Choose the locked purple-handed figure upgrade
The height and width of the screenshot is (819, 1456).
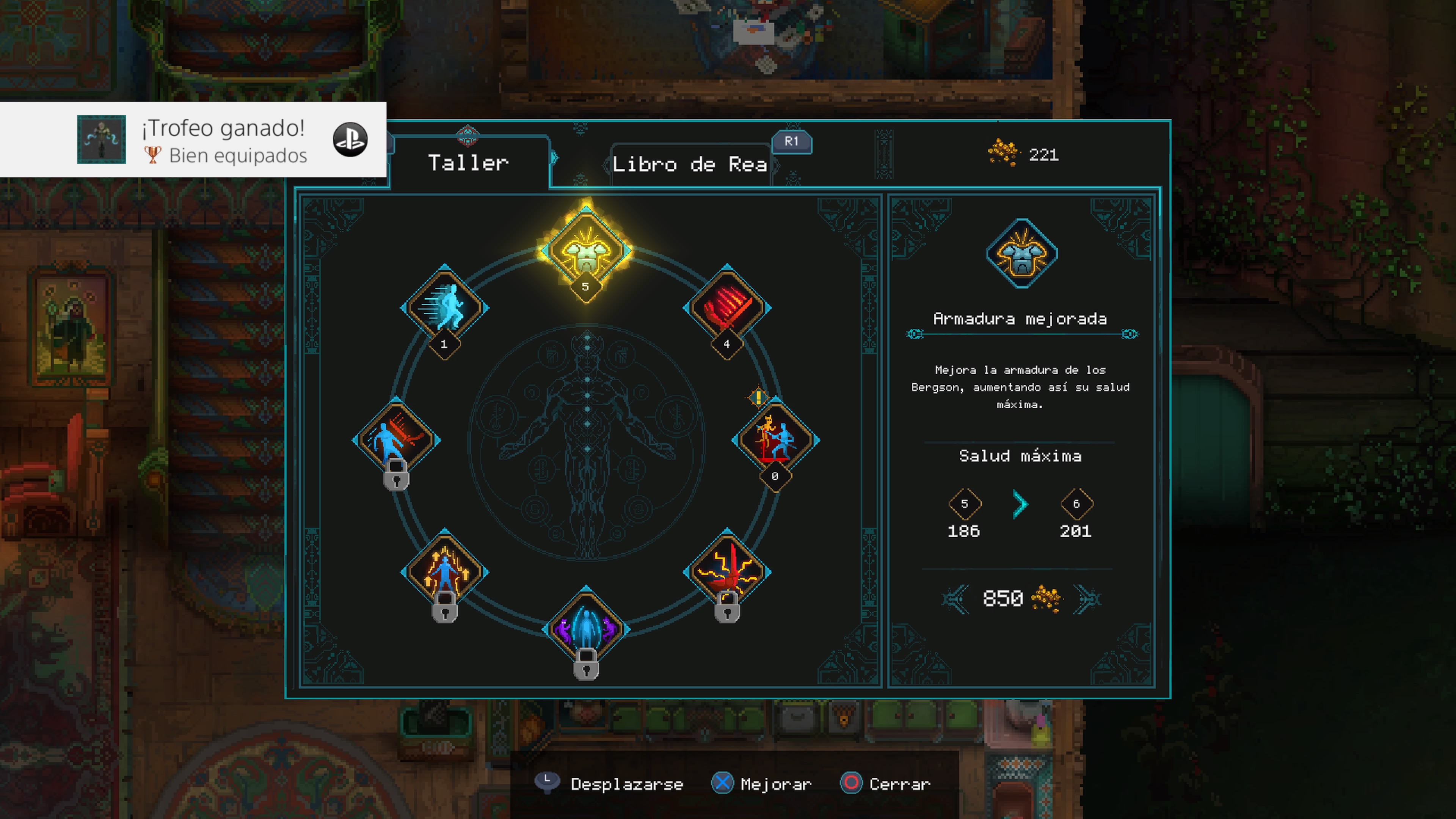[x=586, y=629]
